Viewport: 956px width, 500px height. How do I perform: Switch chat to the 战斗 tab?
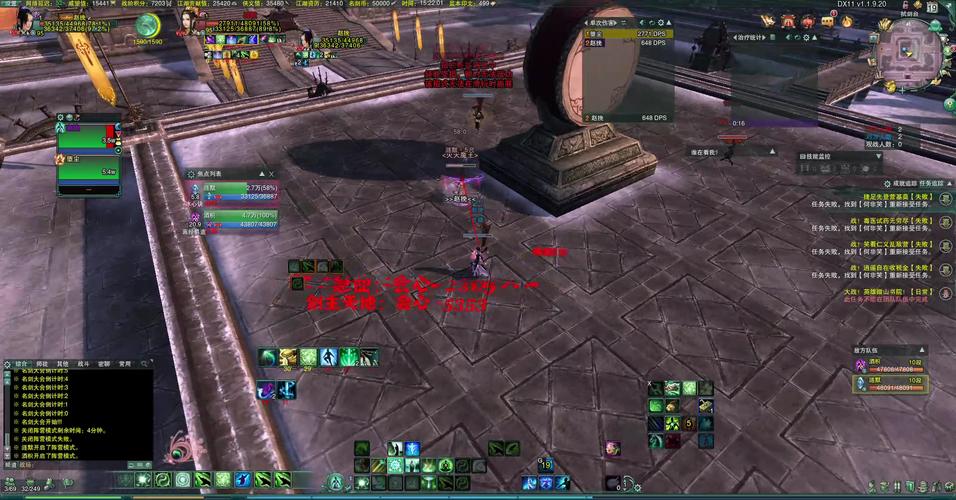tap(83, 363)
